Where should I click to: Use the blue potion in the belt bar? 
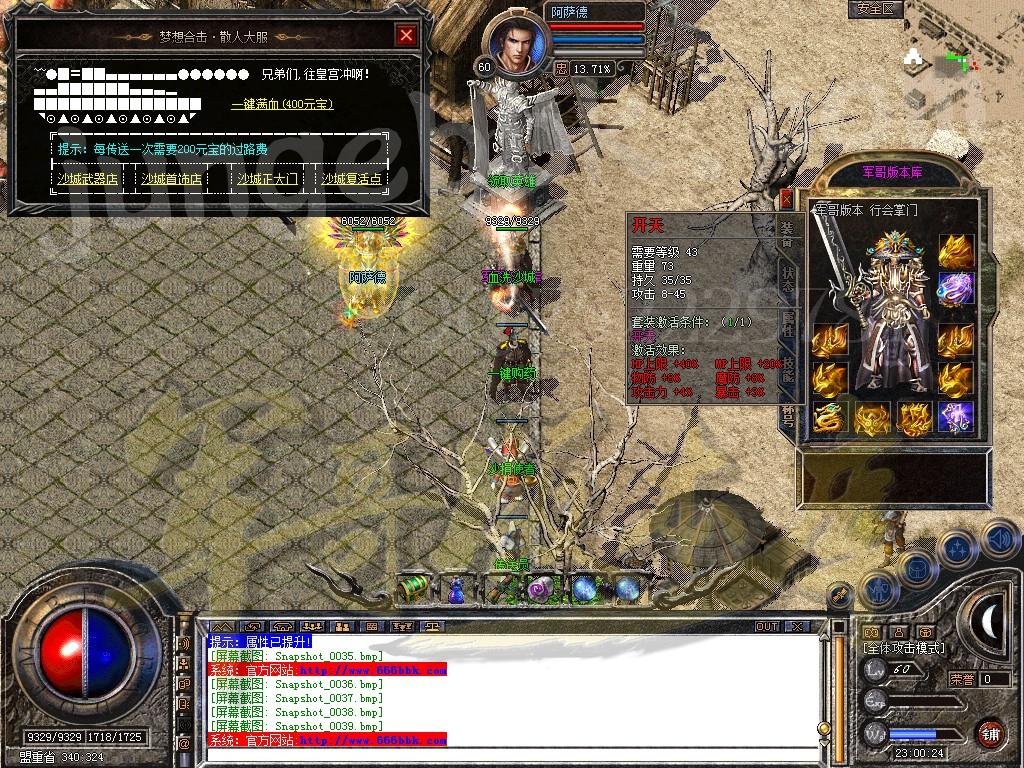[456, 590]
